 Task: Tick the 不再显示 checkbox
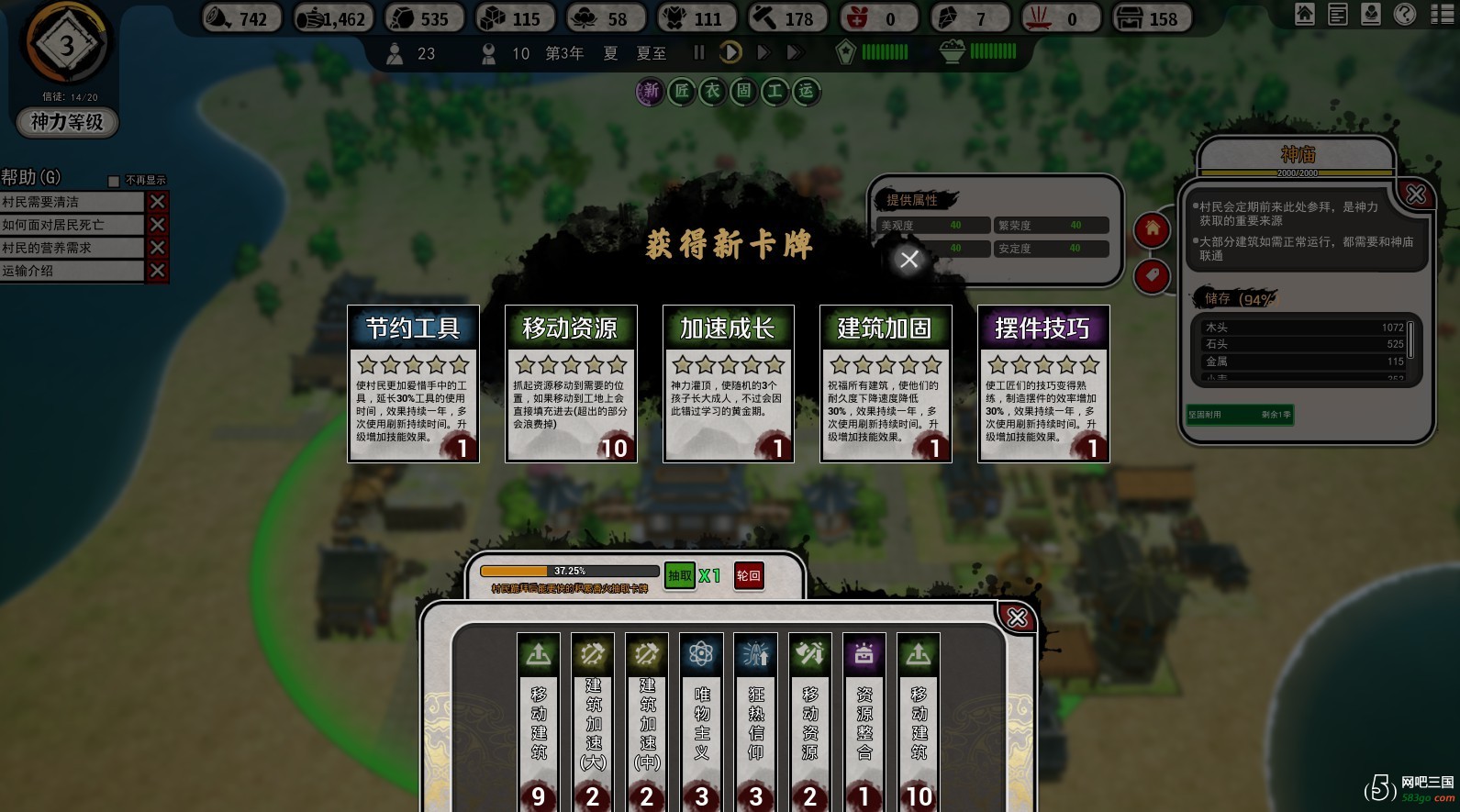114,181
